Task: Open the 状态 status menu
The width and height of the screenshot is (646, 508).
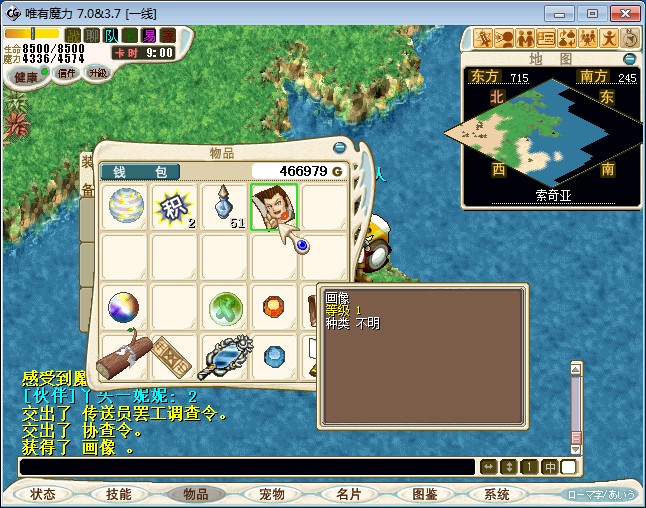Action: coord(43,494)
